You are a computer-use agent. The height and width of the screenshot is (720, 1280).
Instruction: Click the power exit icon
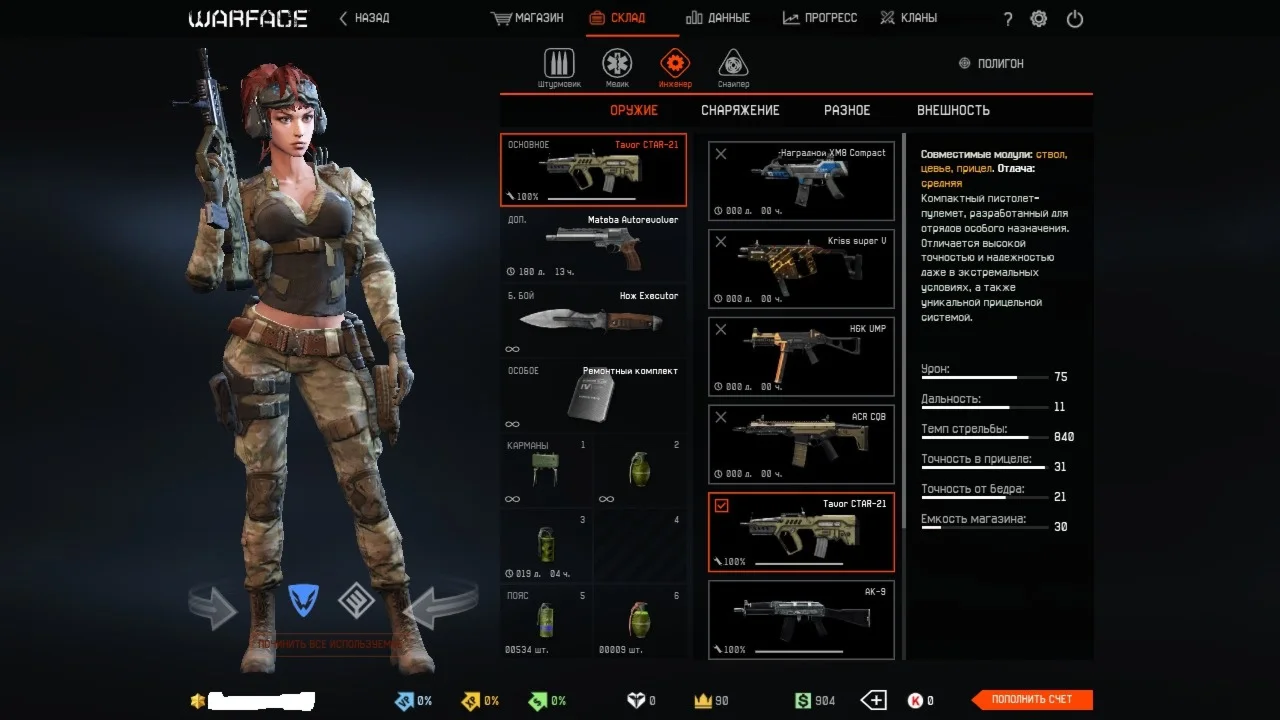(x=1074, y=18)
